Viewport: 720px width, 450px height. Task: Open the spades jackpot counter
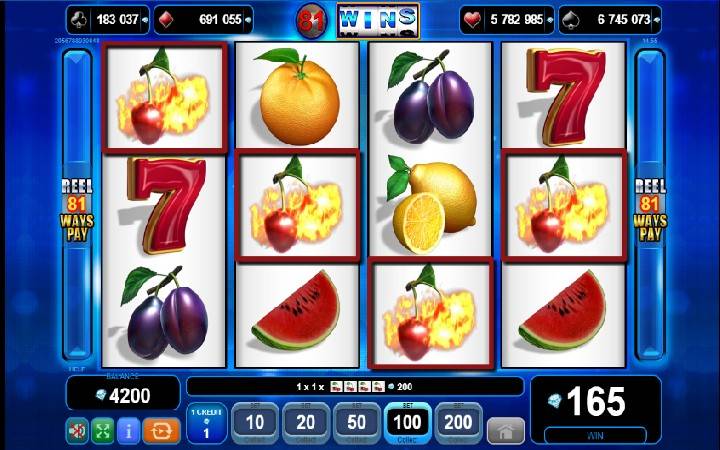point(609,19)
